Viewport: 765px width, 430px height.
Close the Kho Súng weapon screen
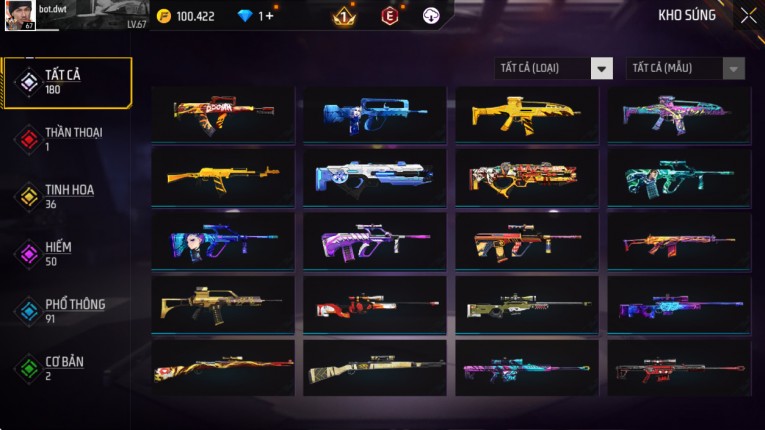(748, 16)
